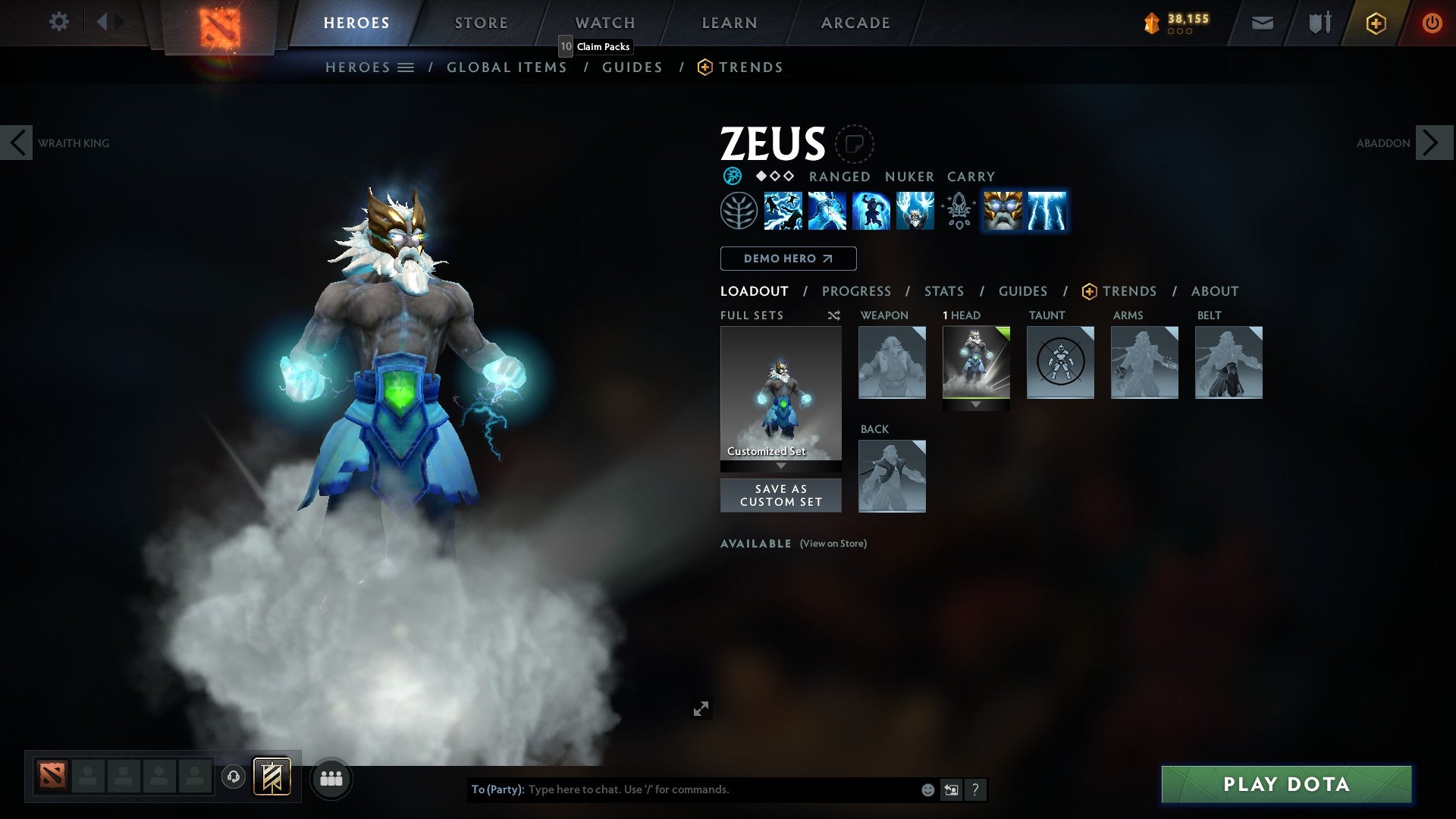Open the Armory banner icon near party slots
1456x819 pixels.
272,778
